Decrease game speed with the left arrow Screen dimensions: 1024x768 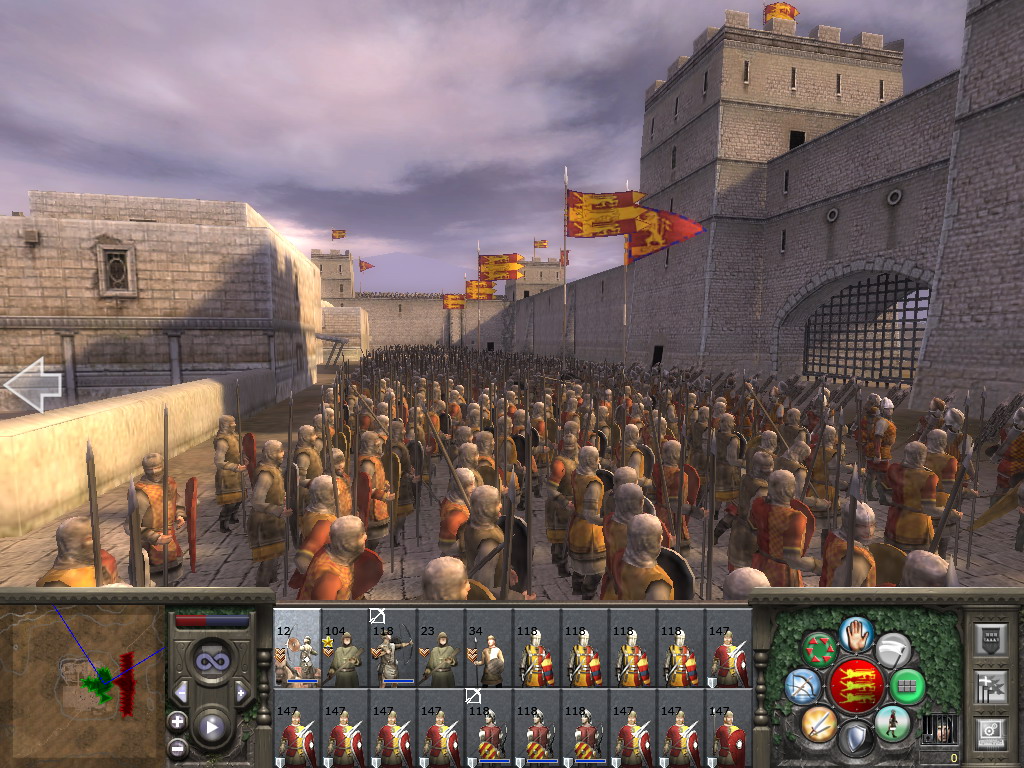click(181, 692)
